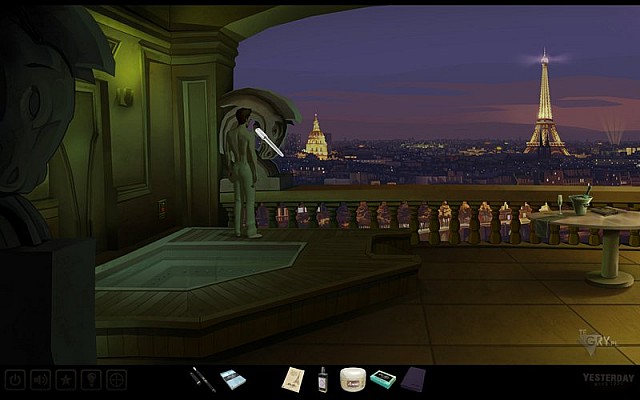
Task: Activate the lightbulb hint button
Action: (x=92, y=380)
